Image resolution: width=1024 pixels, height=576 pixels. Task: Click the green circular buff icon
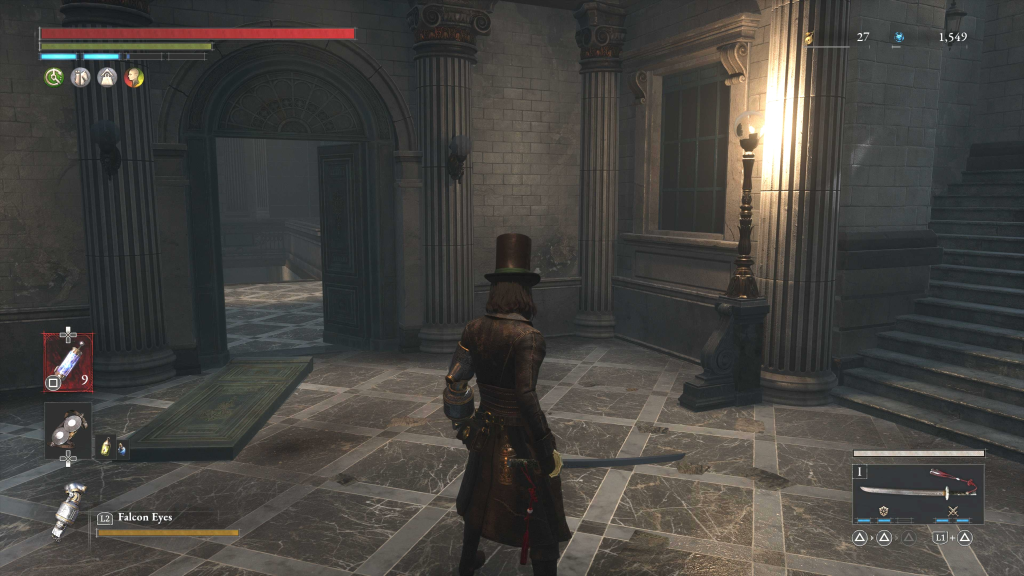53,77
